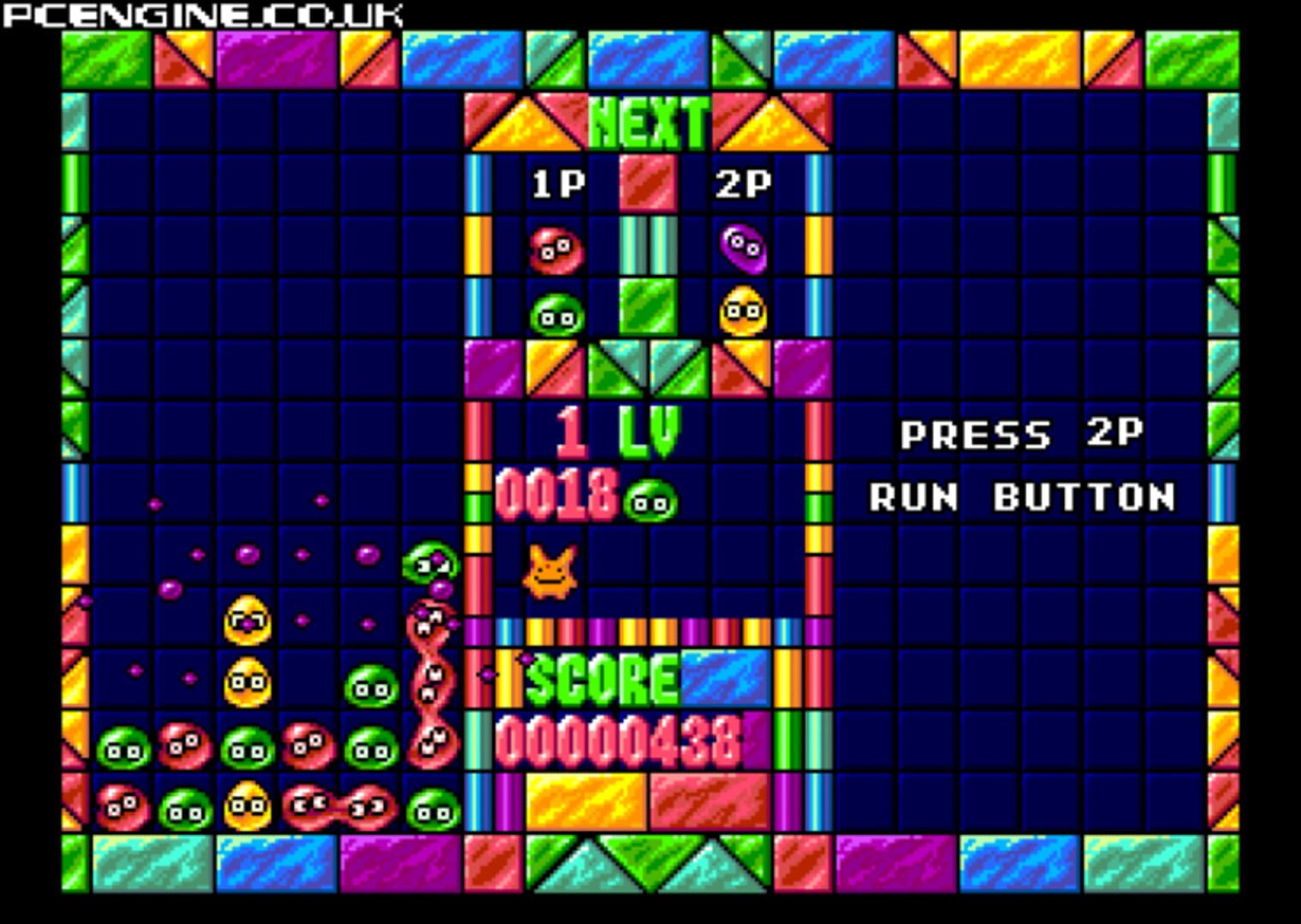Click the purple puyo in the 2P next queue
Image resolution: width=1301 pixels, height=924 pixels.
(741, 247)
